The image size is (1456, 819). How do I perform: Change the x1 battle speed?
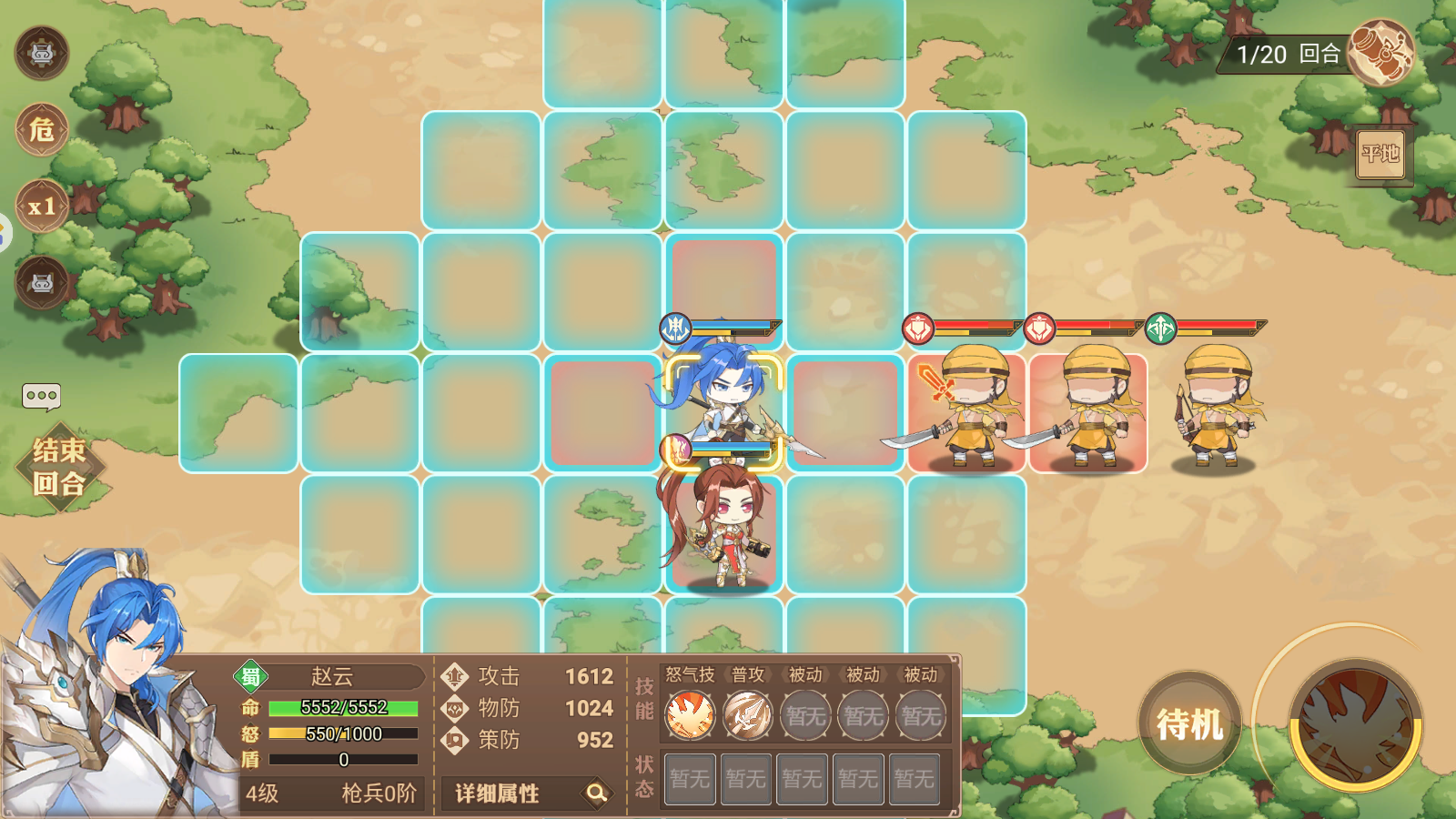point(42,207)
